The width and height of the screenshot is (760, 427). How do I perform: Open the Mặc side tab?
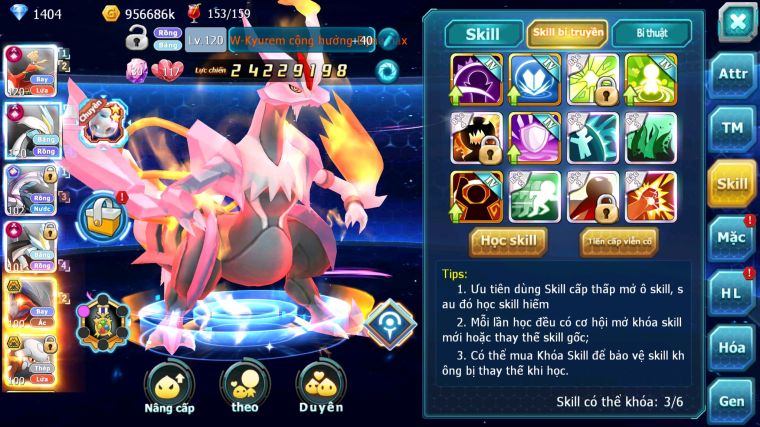pos(732,238)
